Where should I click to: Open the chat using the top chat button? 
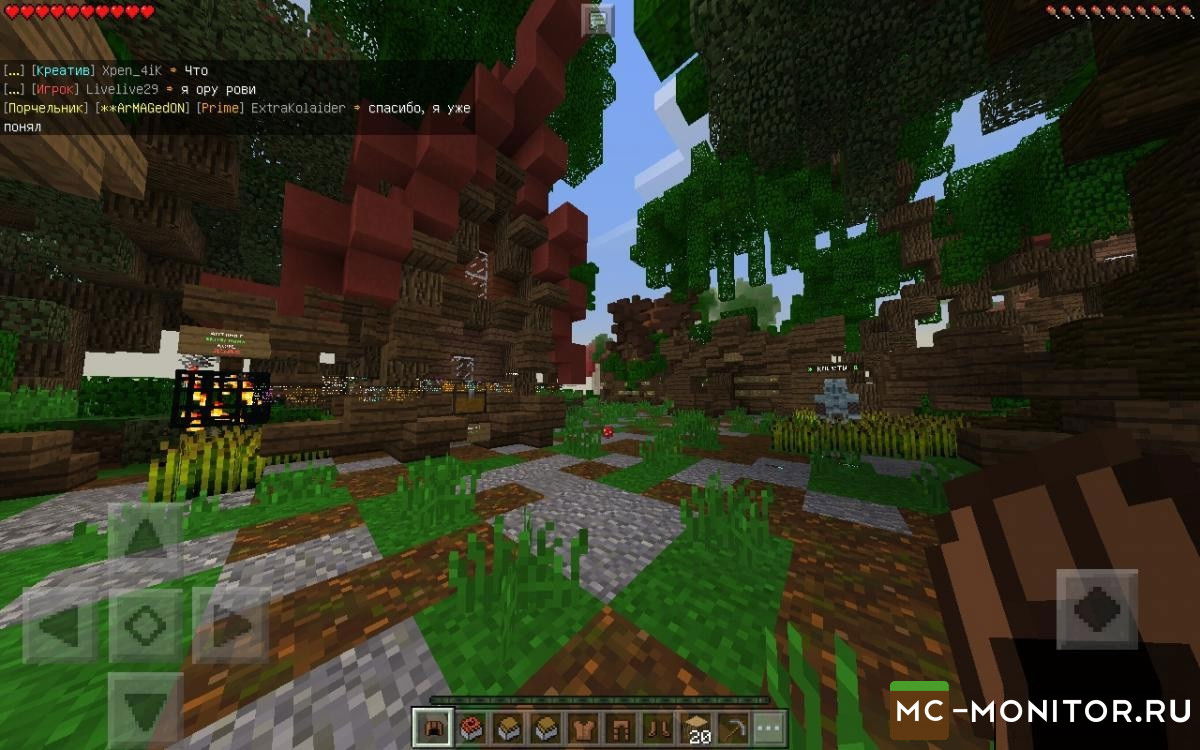[x=597, y=19]
